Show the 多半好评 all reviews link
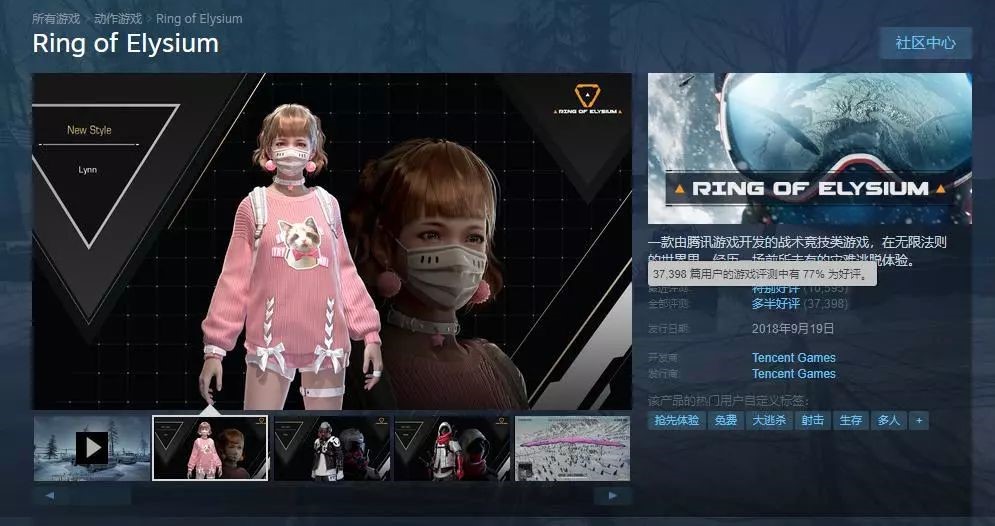 pos(776,304)
